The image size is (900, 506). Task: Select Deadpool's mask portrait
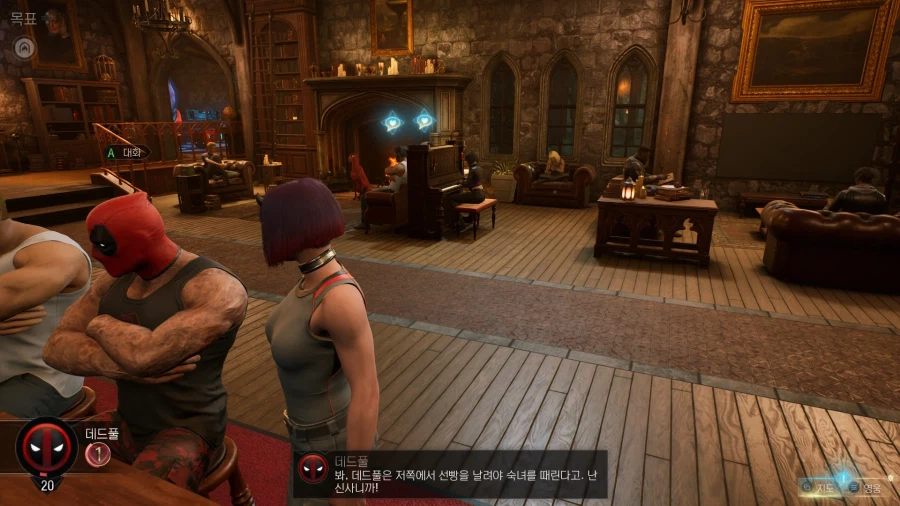point(46,447)
